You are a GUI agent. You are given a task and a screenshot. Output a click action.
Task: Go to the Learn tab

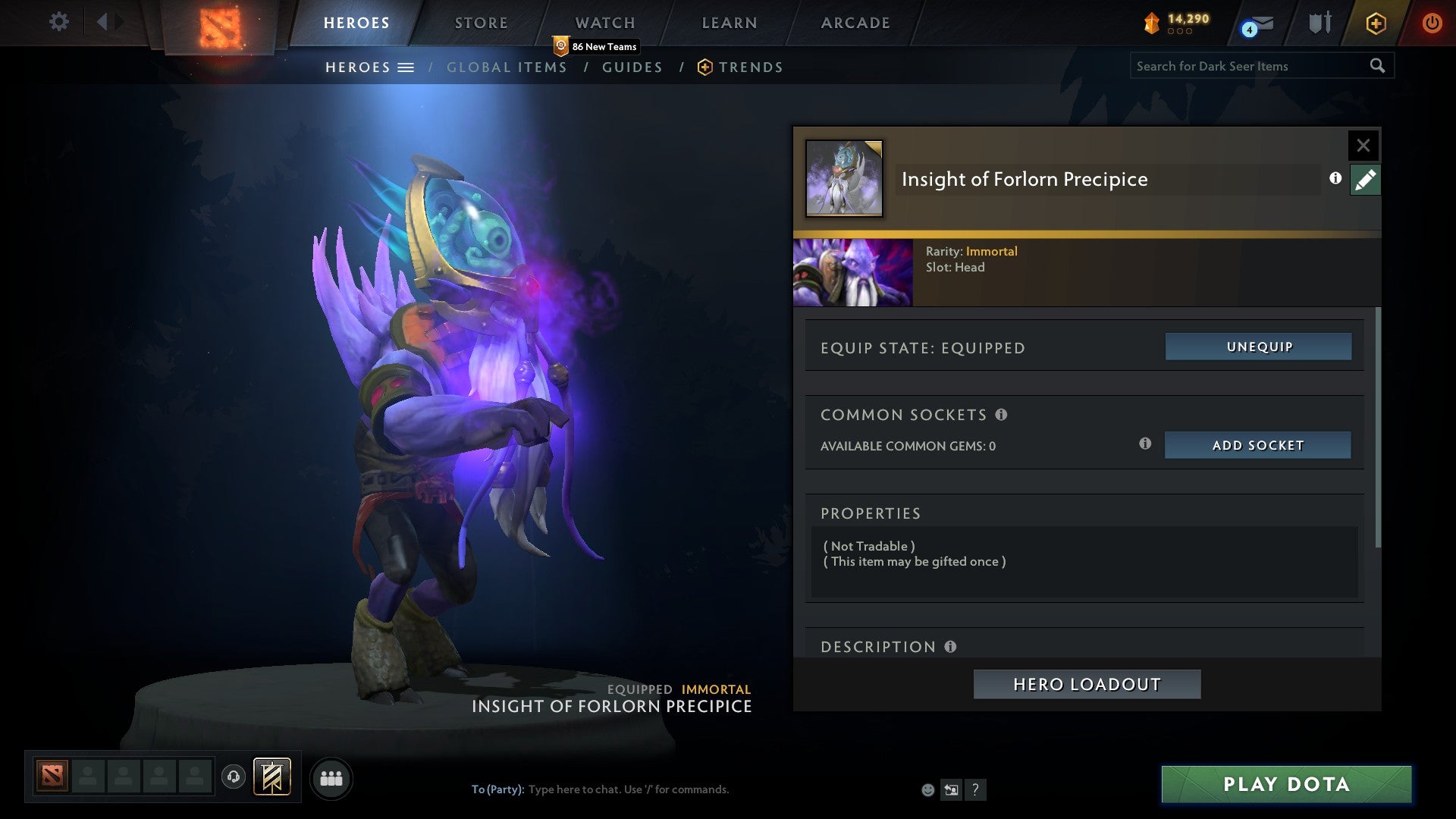[x=729, y=23]
